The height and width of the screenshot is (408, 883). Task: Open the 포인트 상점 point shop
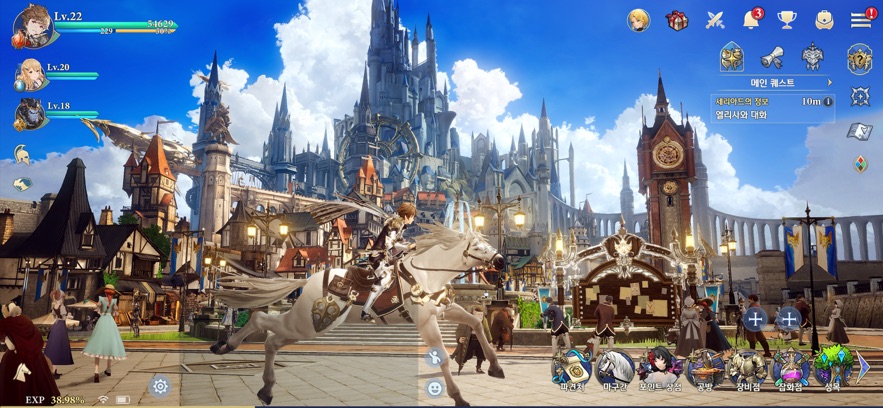[660, 371]
